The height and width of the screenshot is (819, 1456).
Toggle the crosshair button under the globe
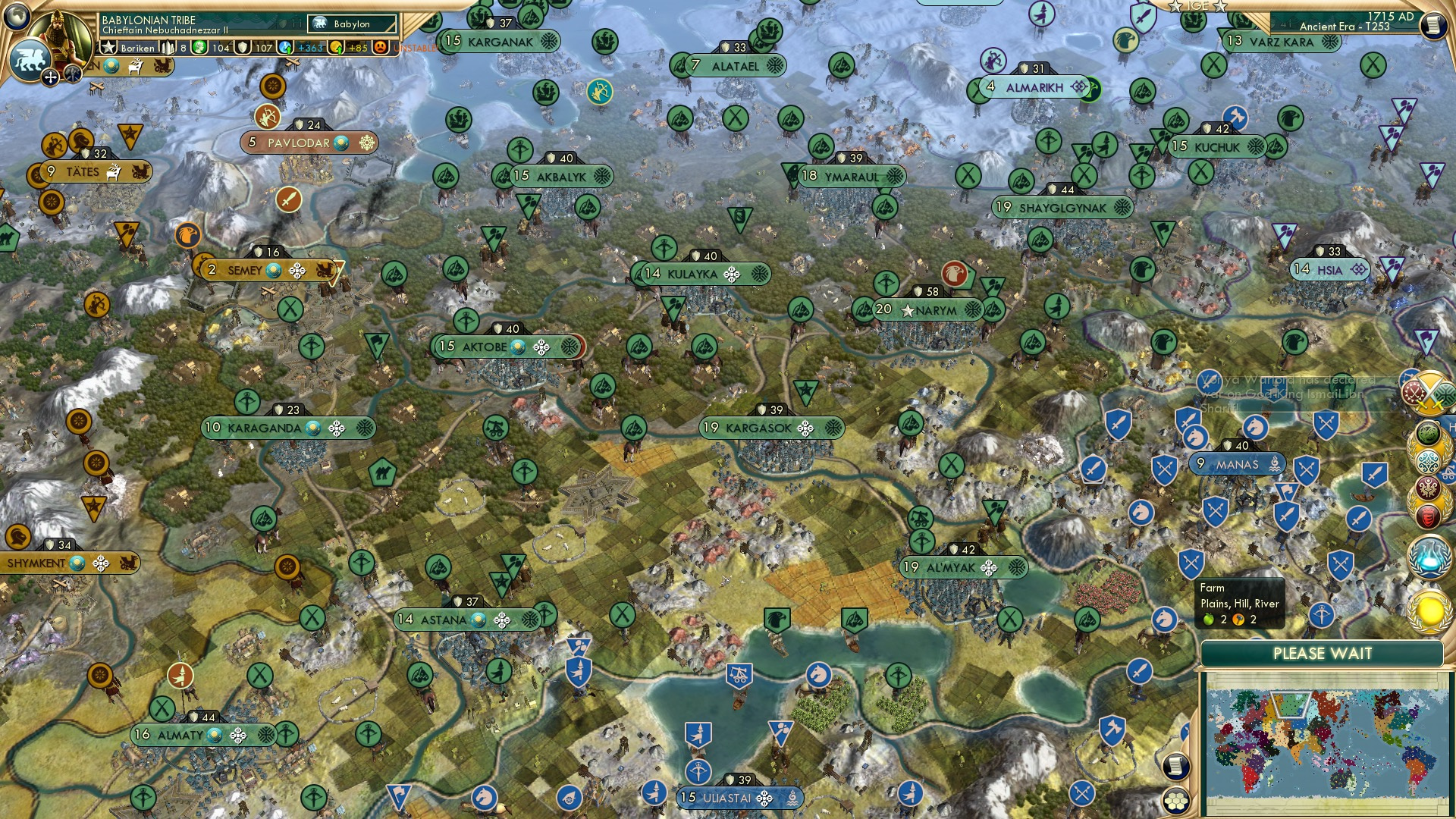coord(49,77)
